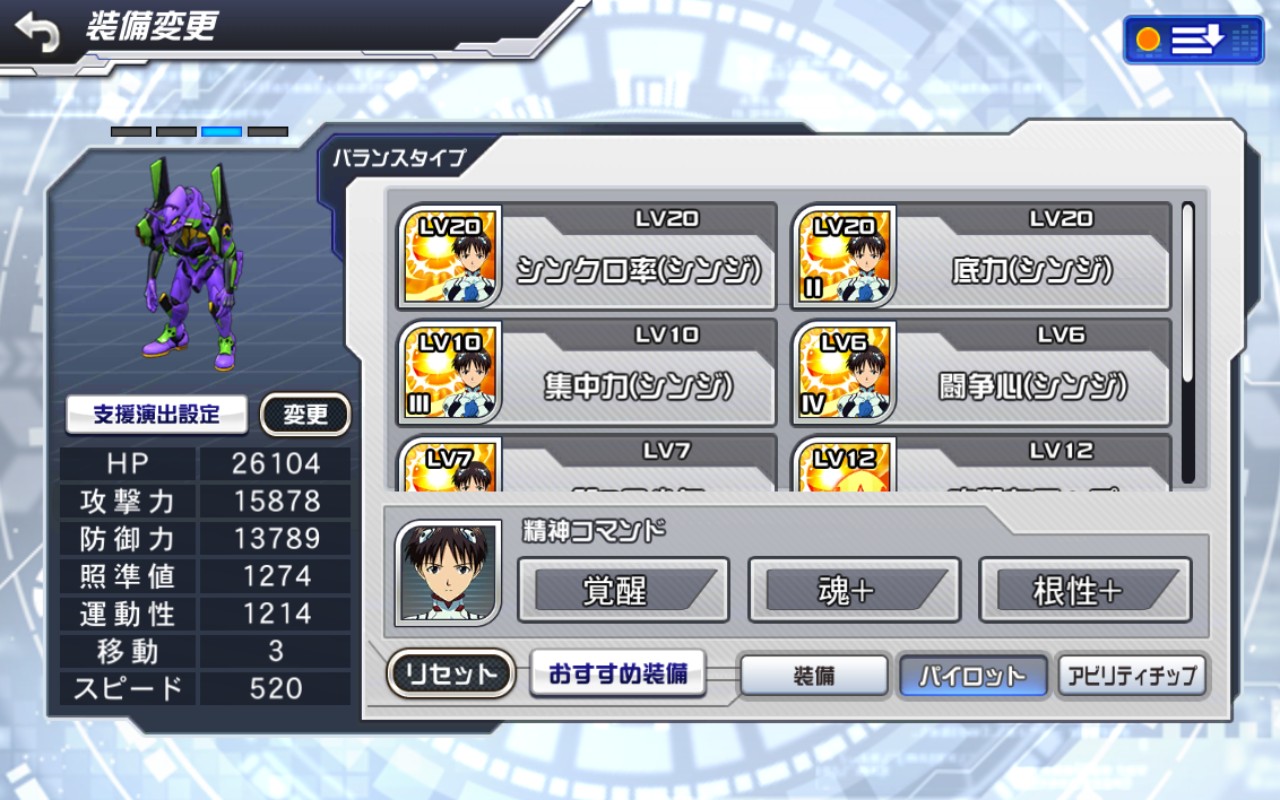Choose the 闘争心(シンジ) LV6 slot
Viewport: 1280px width, 800px height.
pos(981,373)
